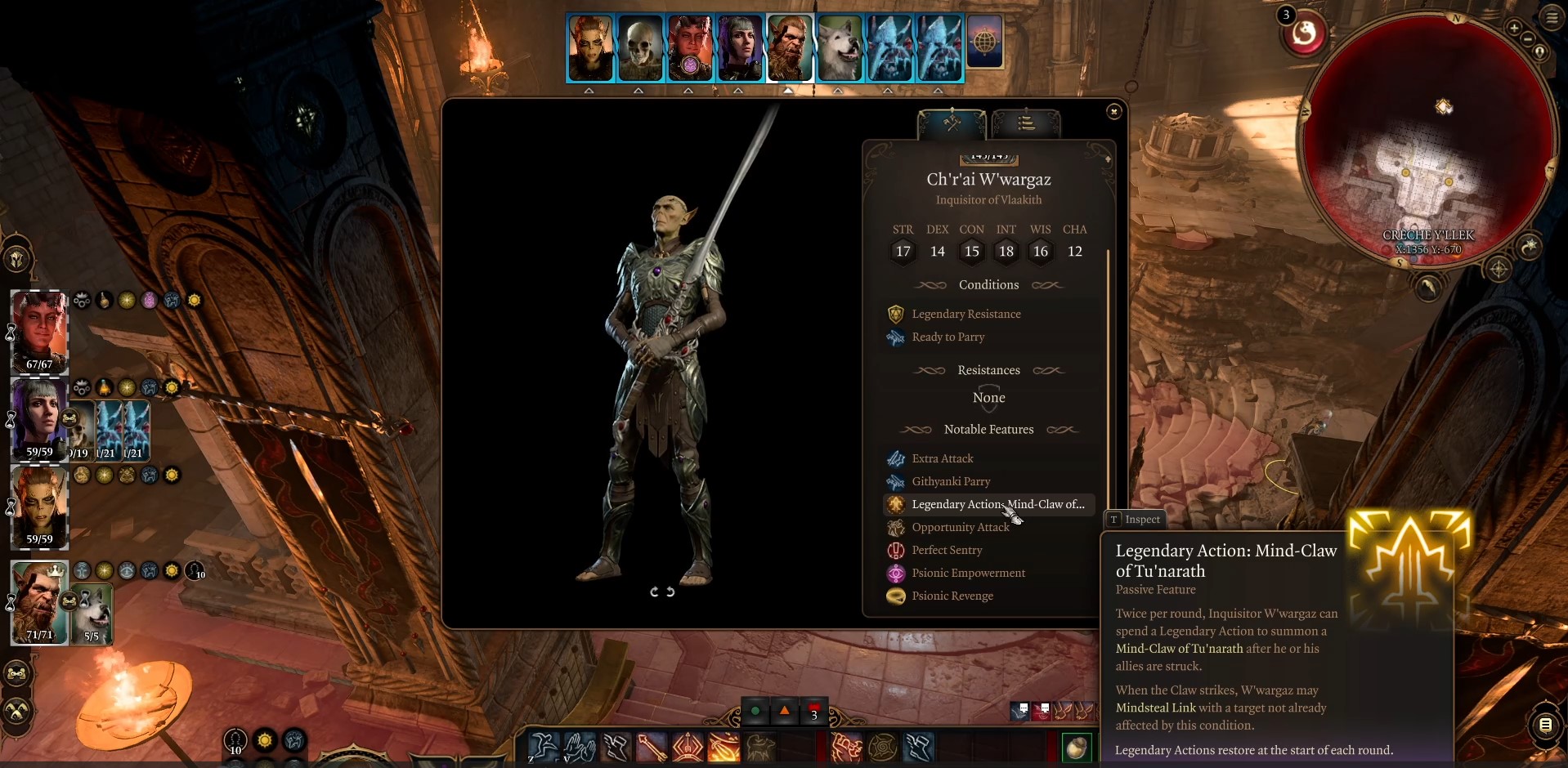Inspect the Psionic Empowerment feature

pos(968,573)
